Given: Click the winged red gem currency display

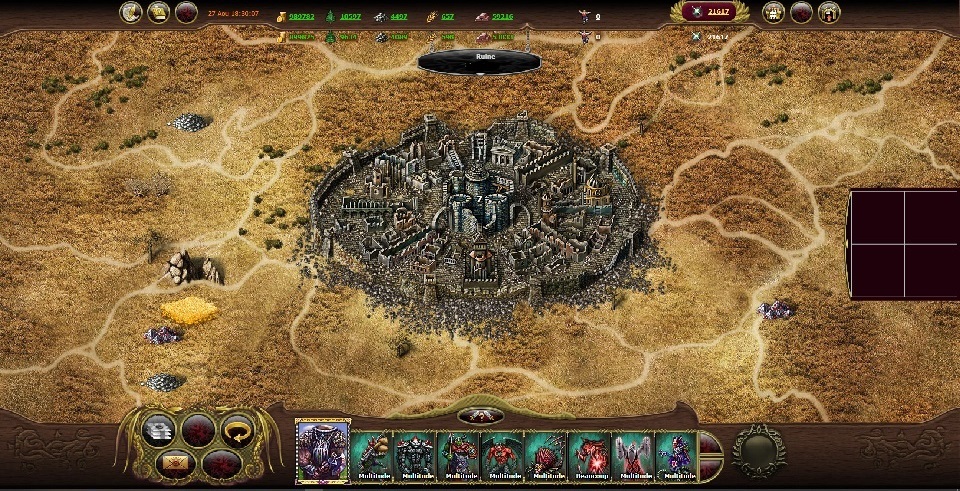Looking at the screenshot, I should coord(710,12).
